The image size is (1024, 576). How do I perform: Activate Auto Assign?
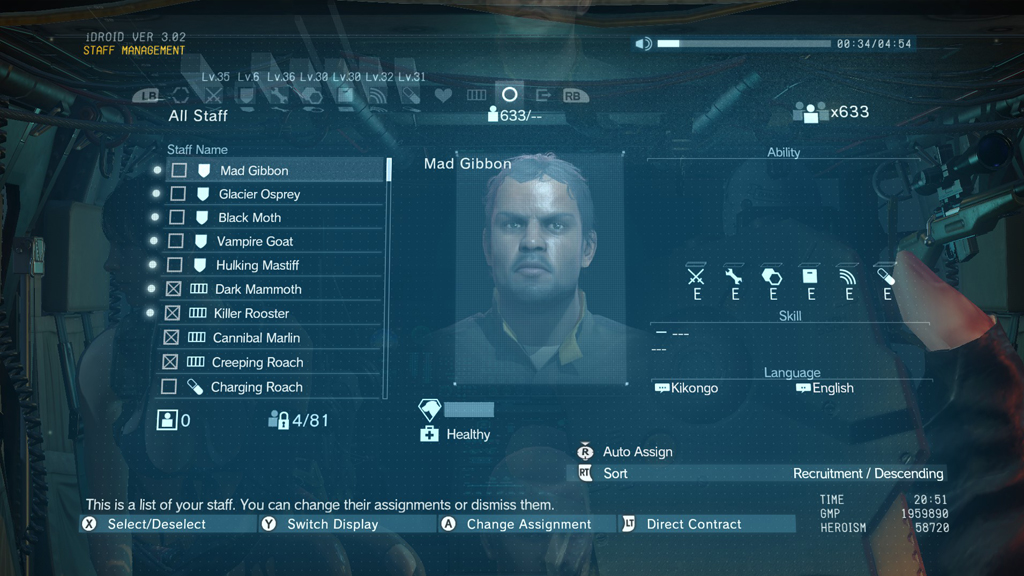[637, 452]
